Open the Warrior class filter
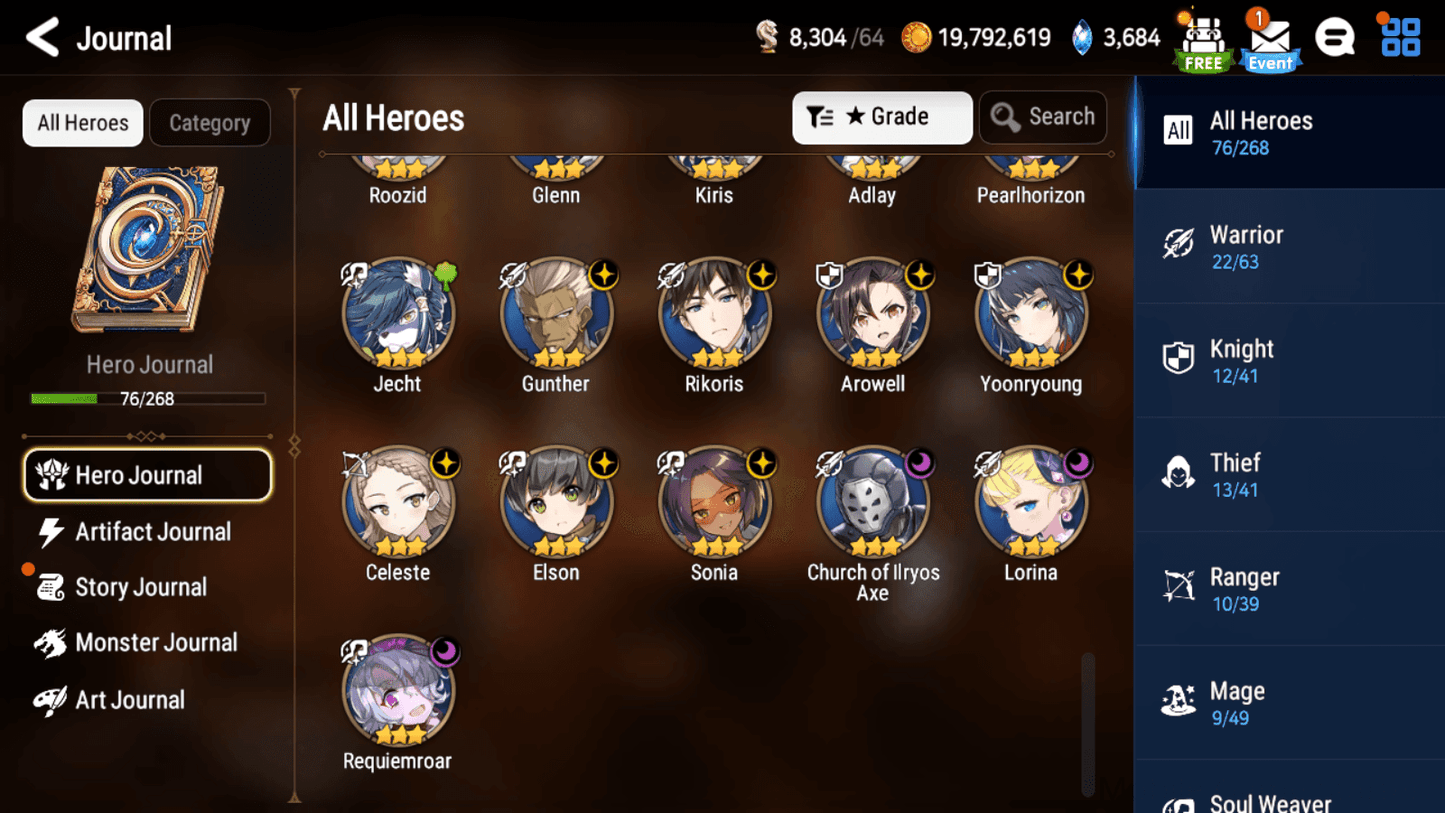This screenshot has height=813, width=1445. tap(1288, 246)
